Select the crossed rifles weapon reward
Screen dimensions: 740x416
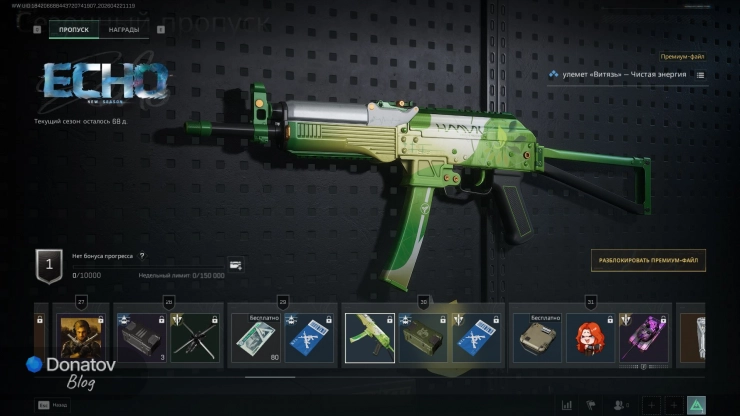tap(194, 338)
